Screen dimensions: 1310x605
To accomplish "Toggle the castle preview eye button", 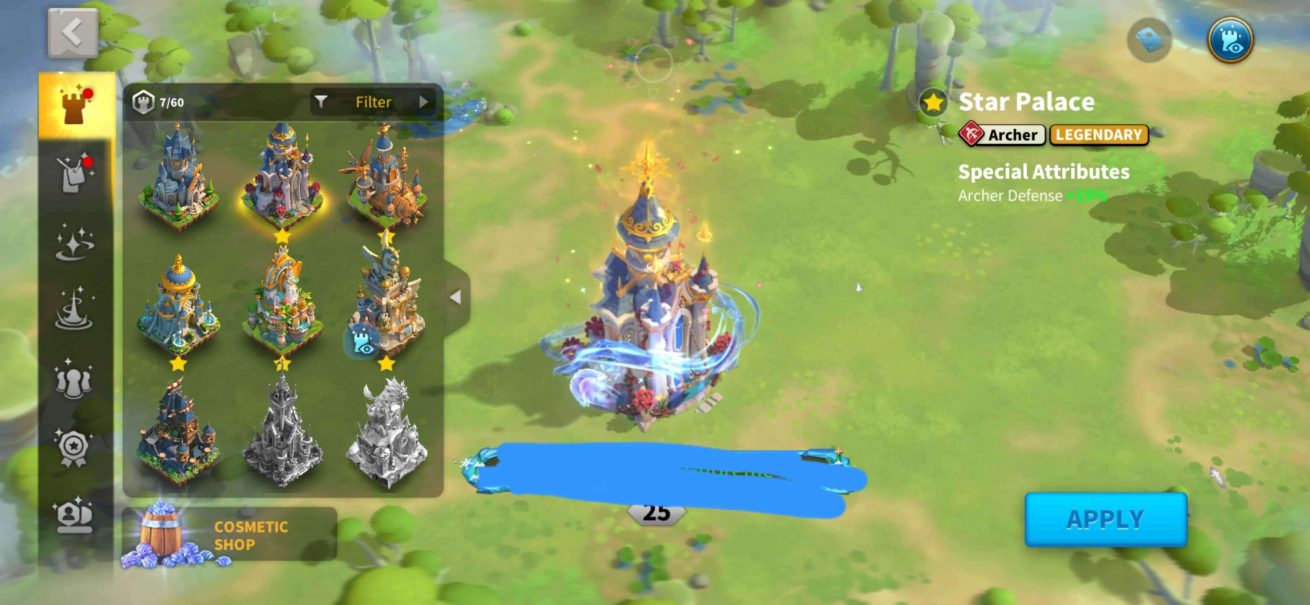I will 1230,40.
